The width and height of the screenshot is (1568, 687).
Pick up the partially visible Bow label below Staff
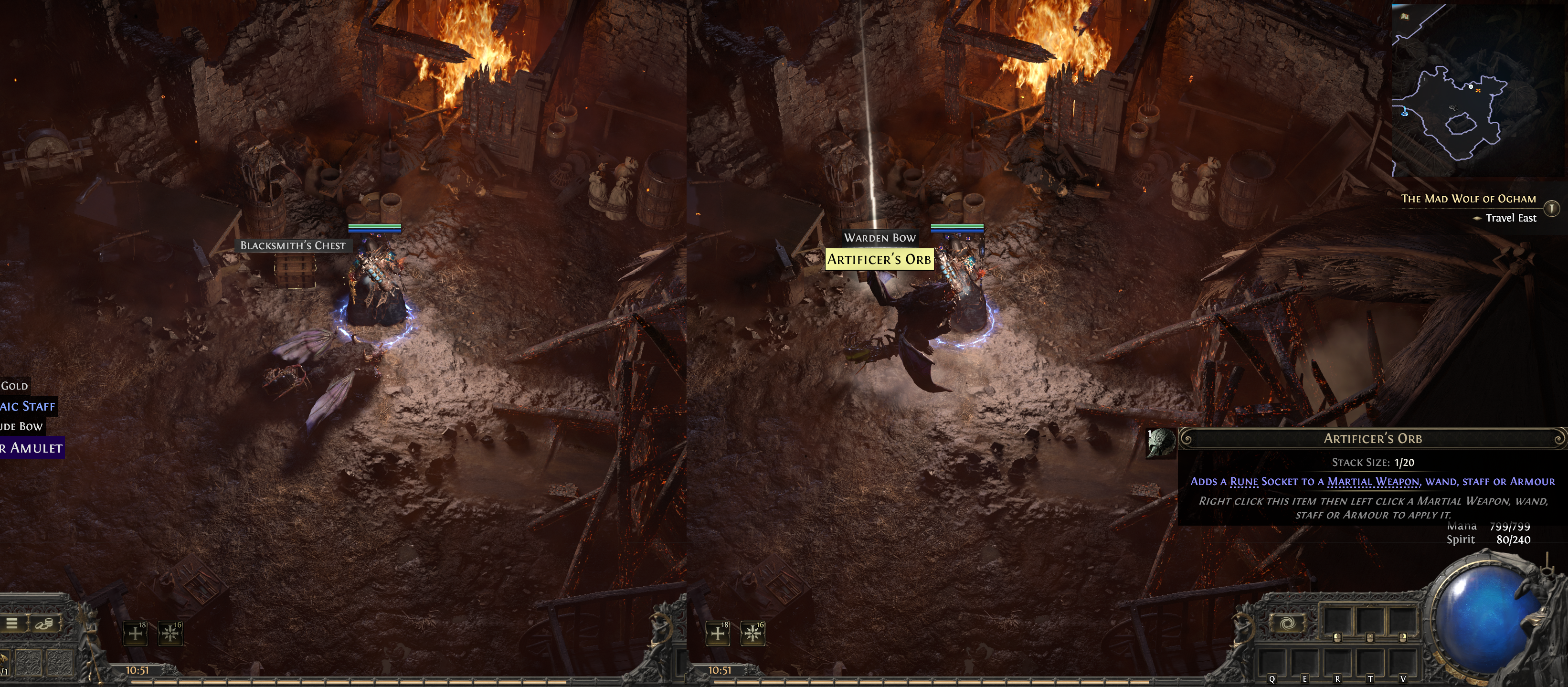(21, 426)
